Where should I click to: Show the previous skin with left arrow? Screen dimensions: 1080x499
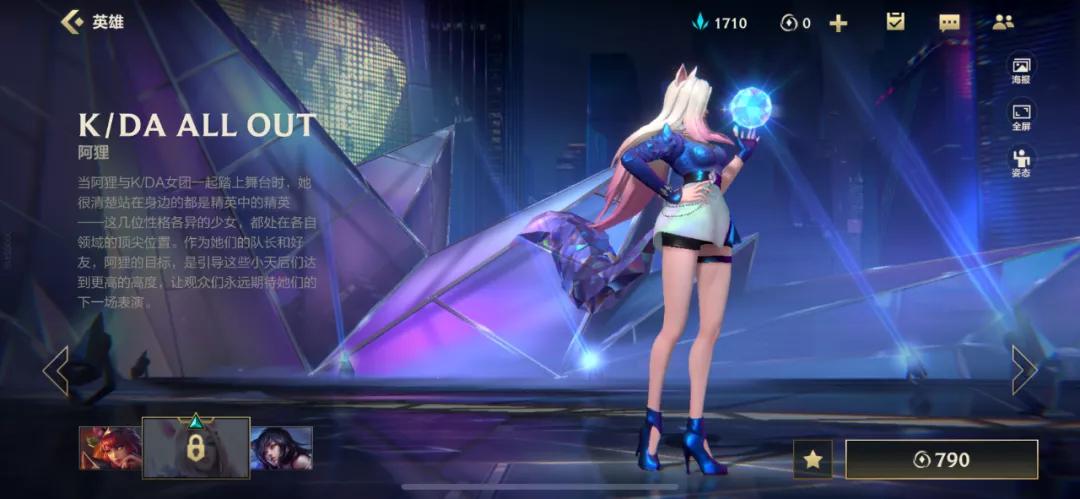click(56, 371)
